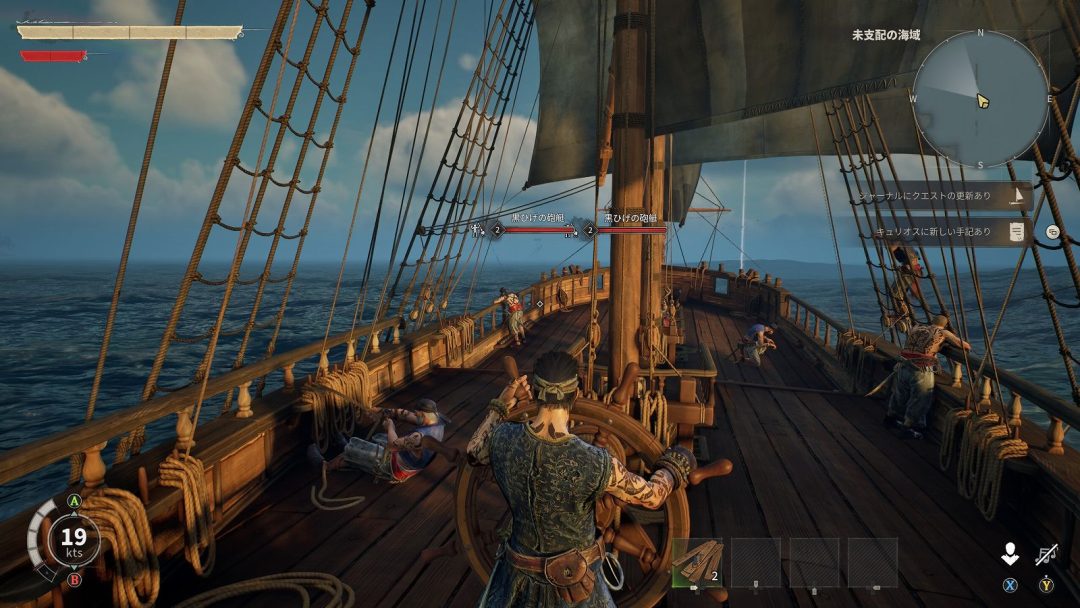Click the crossed-out music note shanty icon
1080x608 pixels.
point(1046,555)
